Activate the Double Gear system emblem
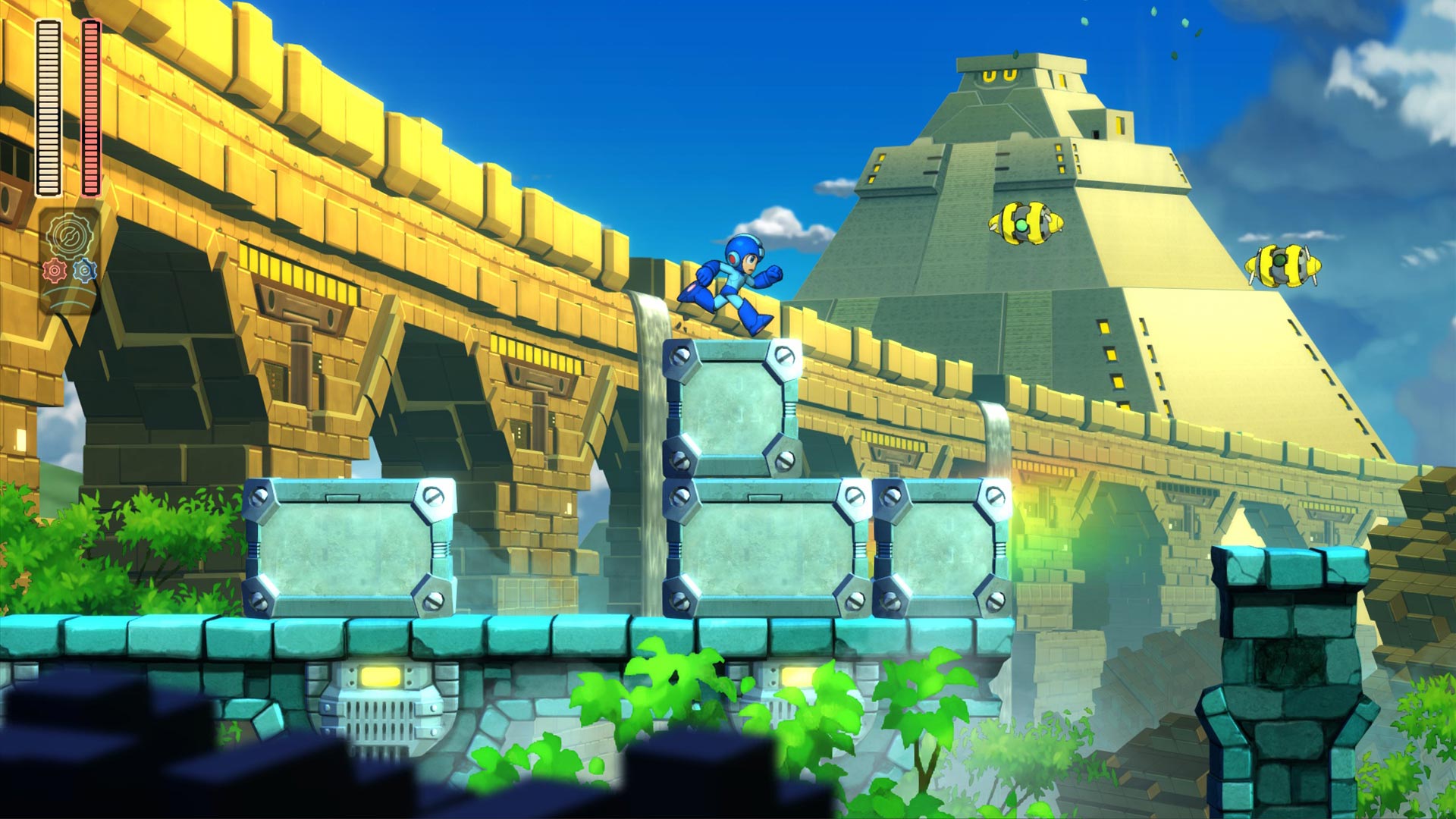1456x819 pixels. coord(70,237)
